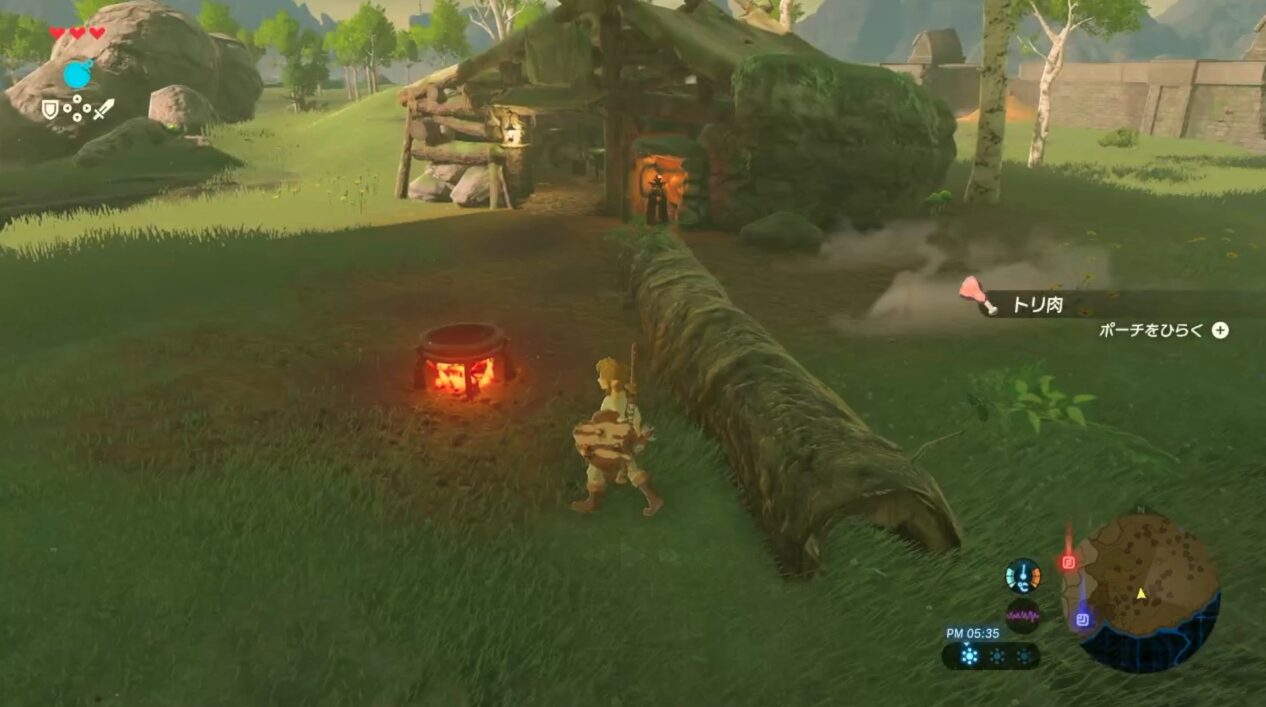
Task: Select the blue shrine marker on minimap
Action: (1082, 620)
